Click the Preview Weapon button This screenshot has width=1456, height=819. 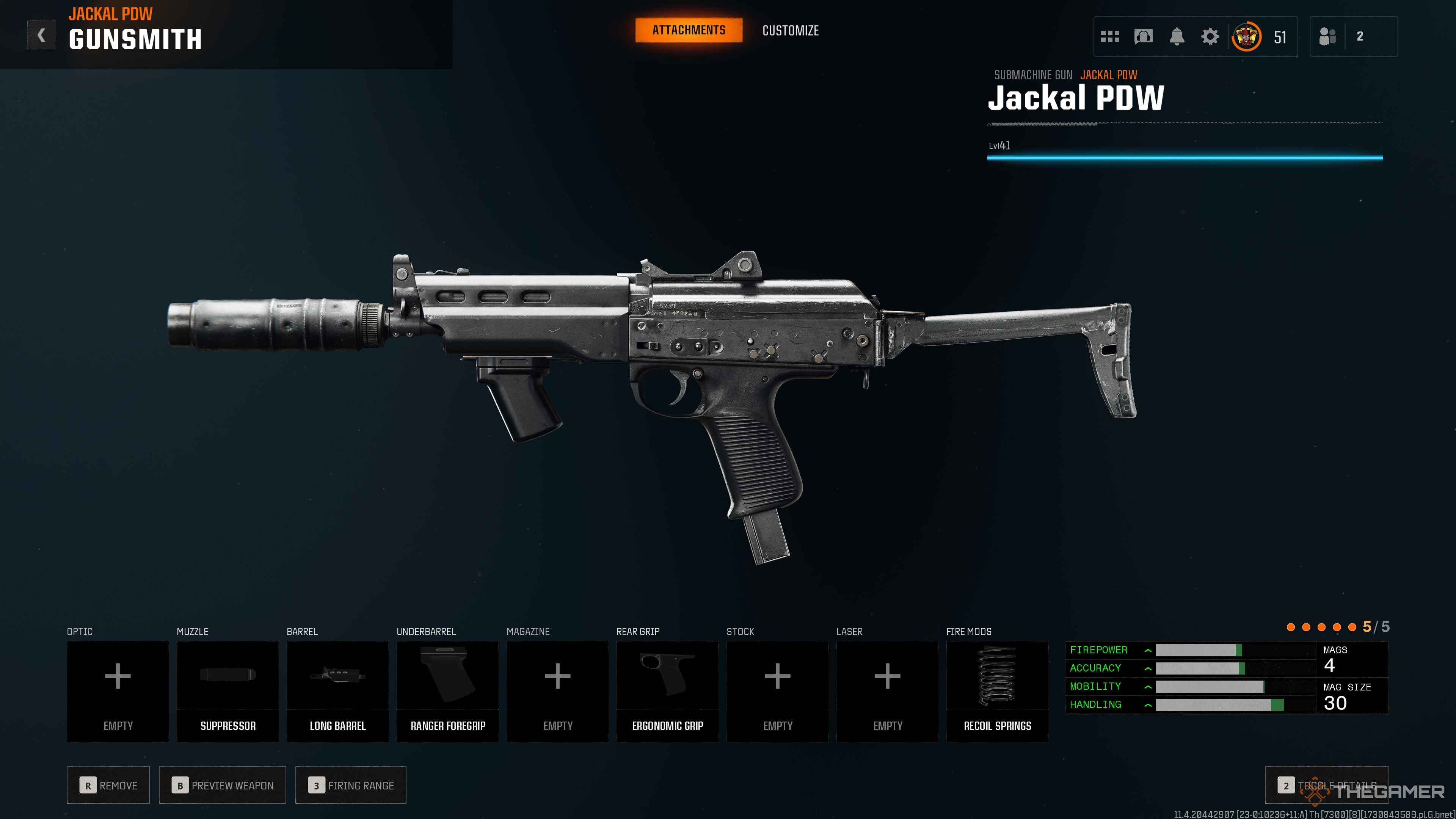point(222,785)
